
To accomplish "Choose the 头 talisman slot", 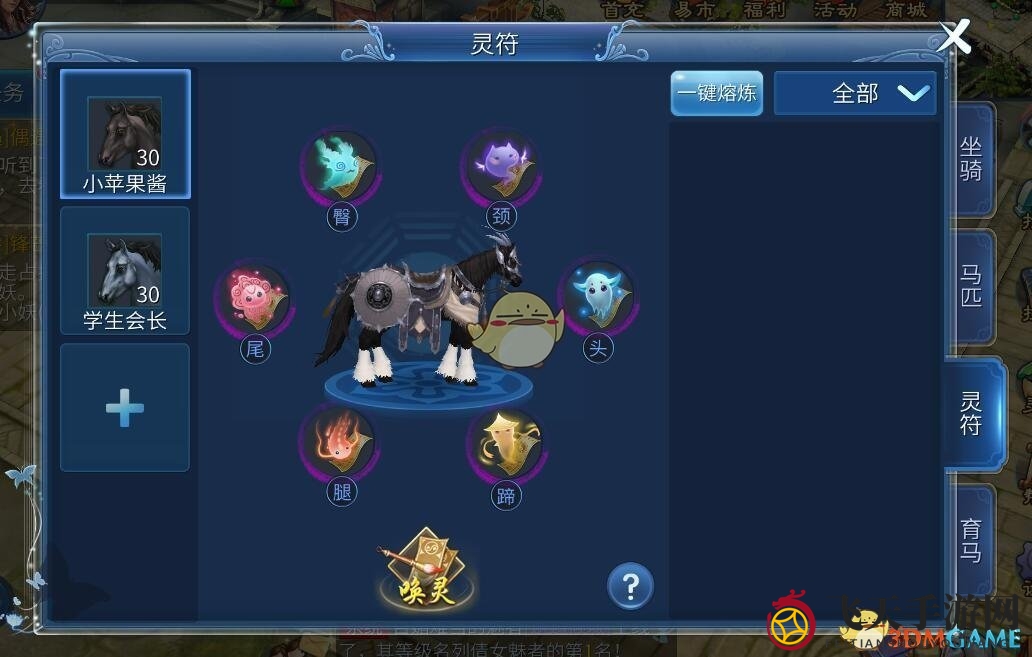I will [x=598, y=298].
